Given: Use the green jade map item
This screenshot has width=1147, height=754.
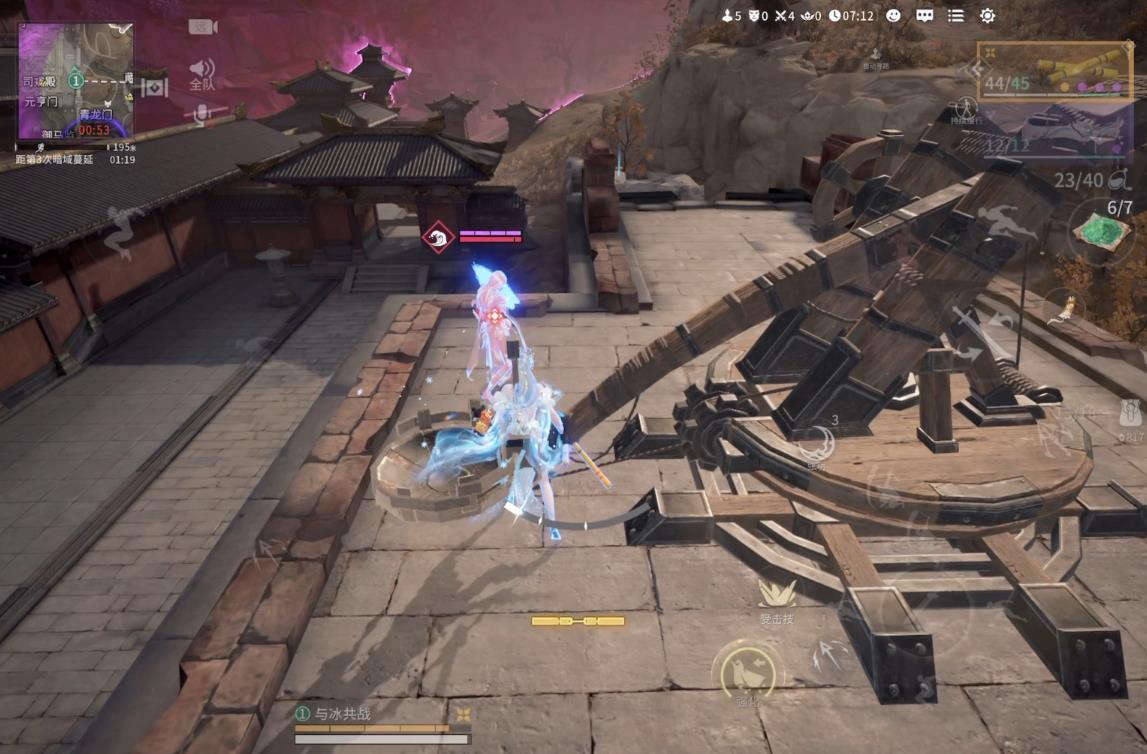Looking at the screenshot, I should point(1102,231).
